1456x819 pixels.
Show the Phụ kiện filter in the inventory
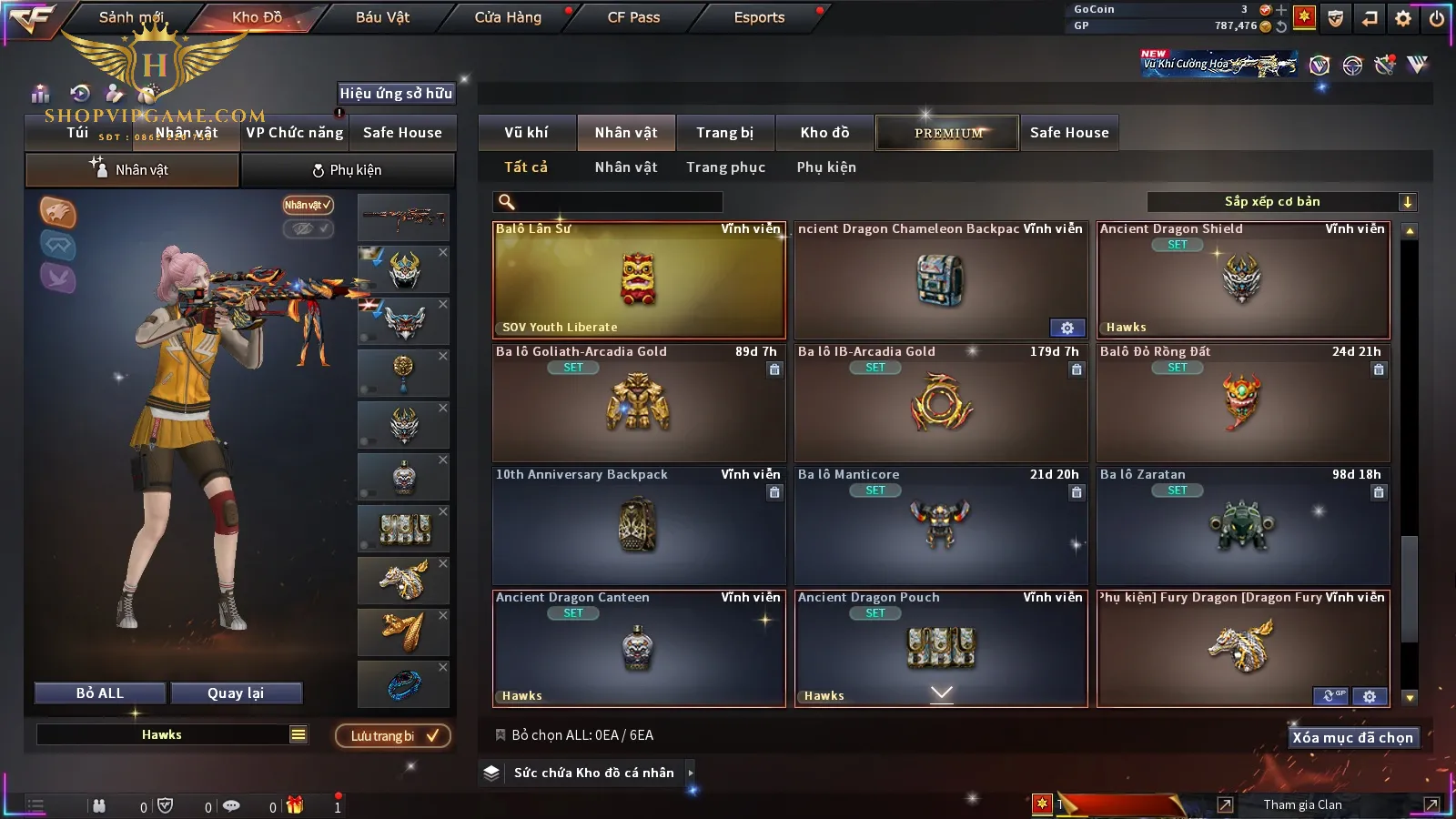tap(826, 167)
